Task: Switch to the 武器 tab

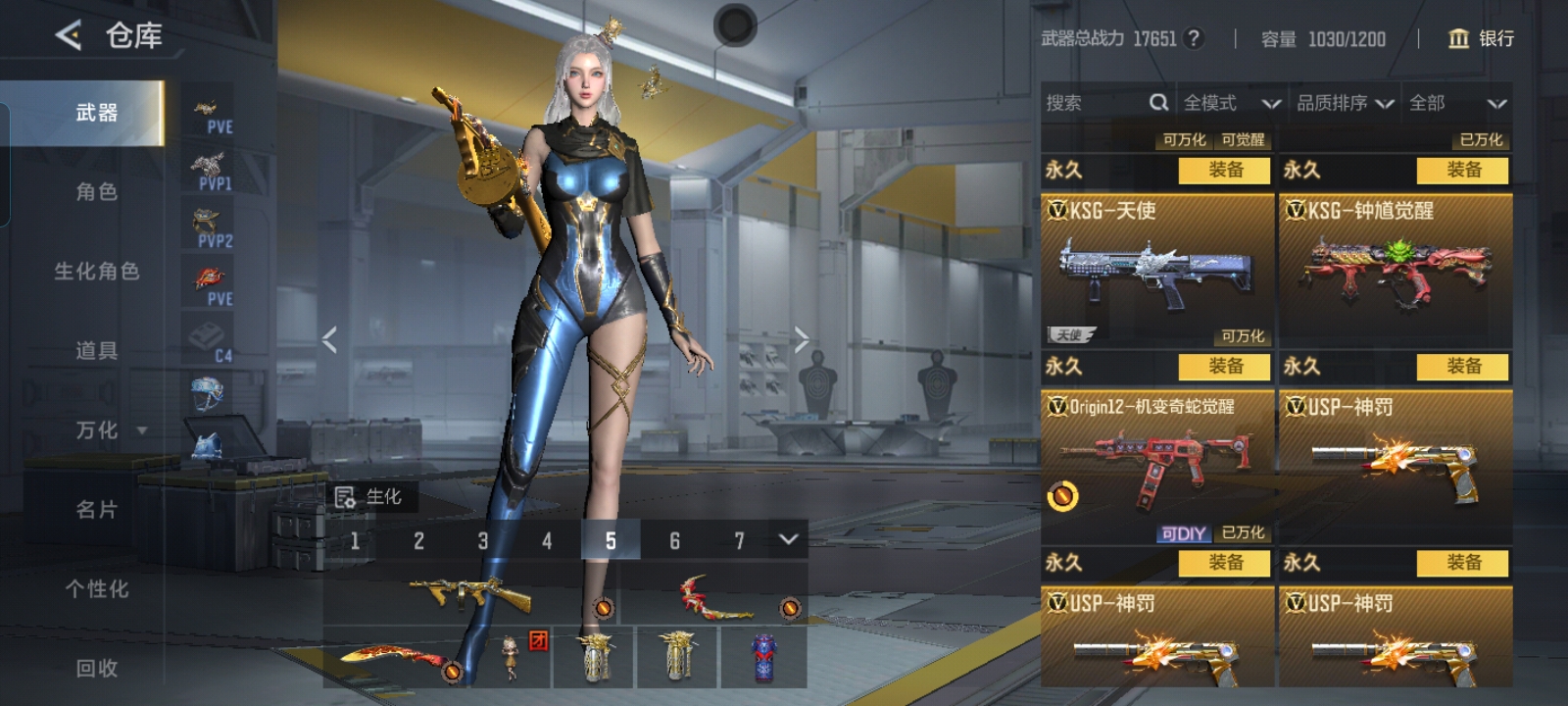Action: click(x=96, y=113)
